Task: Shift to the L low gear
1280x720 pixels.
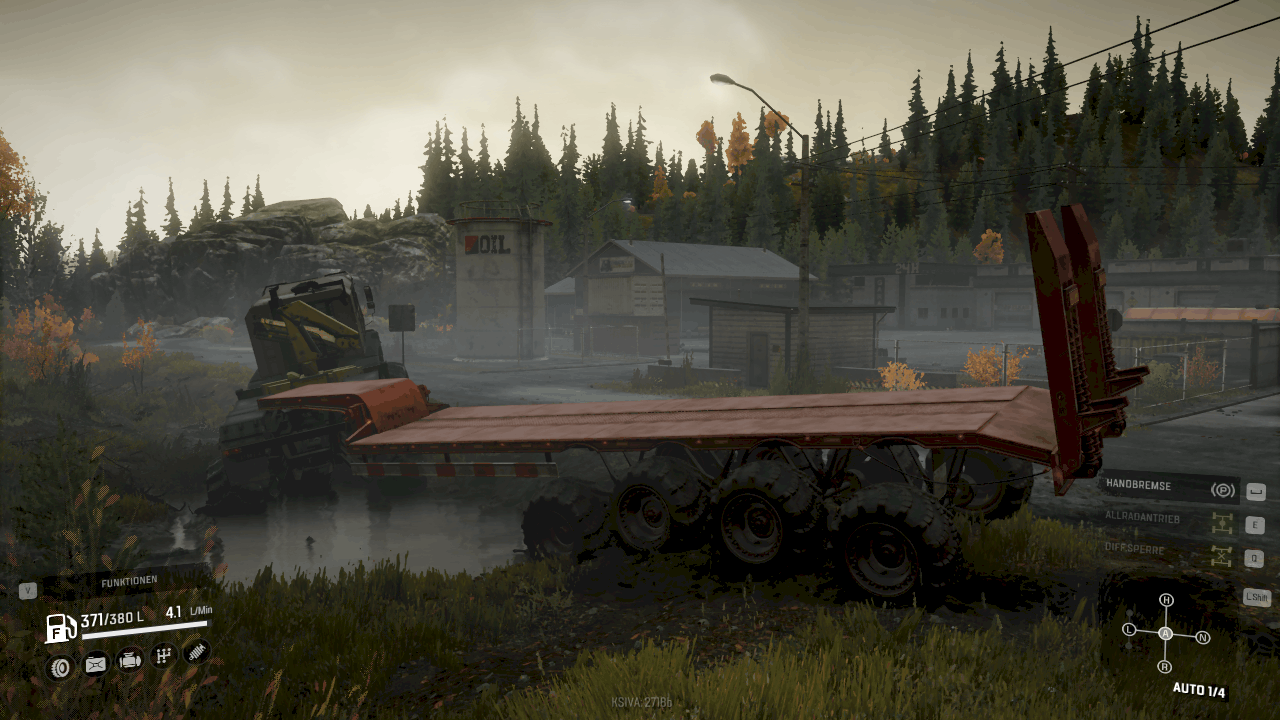Action: (1129, 630)
